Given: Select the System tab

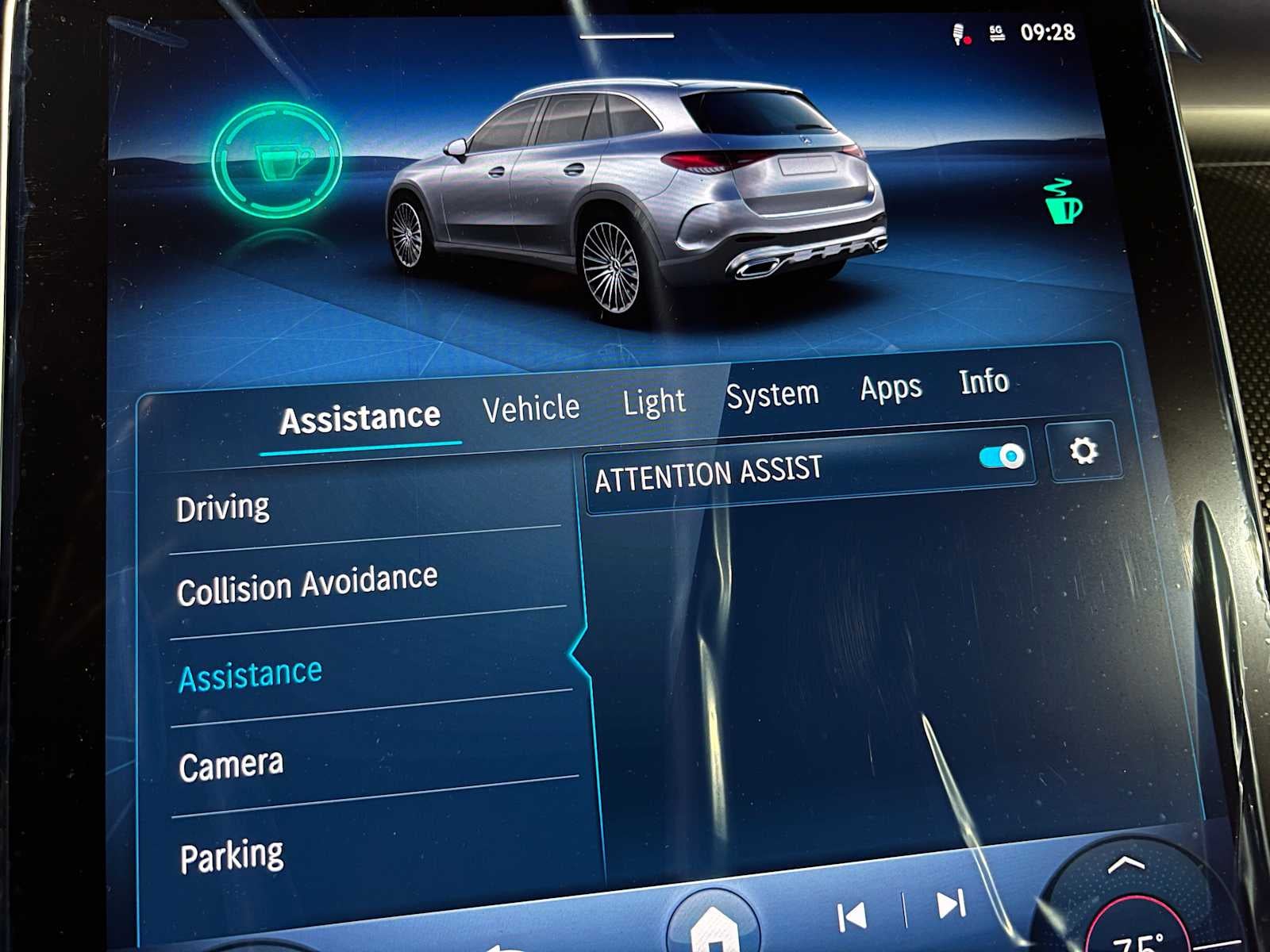Looking at the screenshot, I should click(772, 394).
